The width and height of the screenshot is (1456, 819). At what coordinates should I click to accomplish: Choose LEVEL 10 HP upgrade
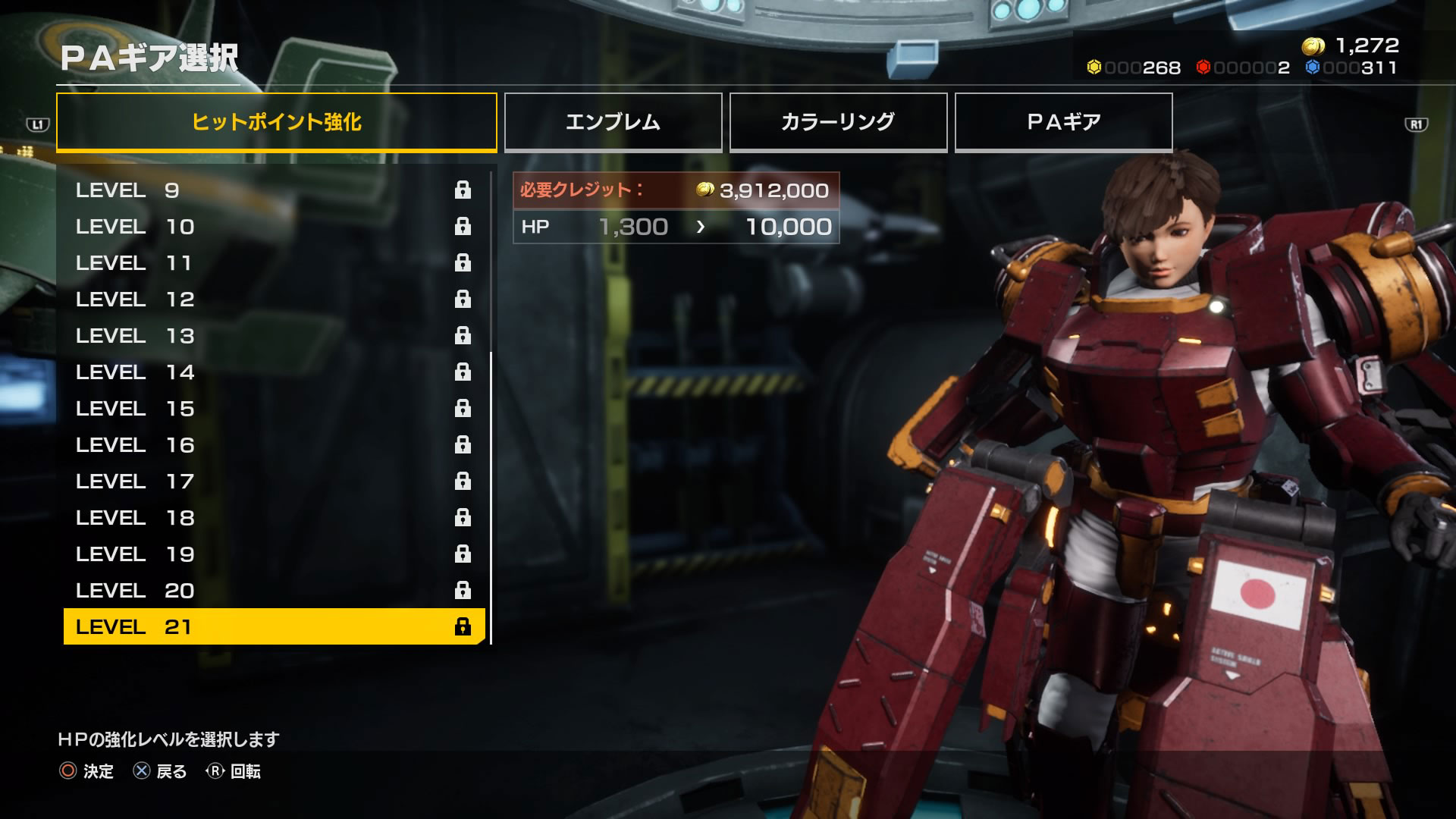click(273, 227)
